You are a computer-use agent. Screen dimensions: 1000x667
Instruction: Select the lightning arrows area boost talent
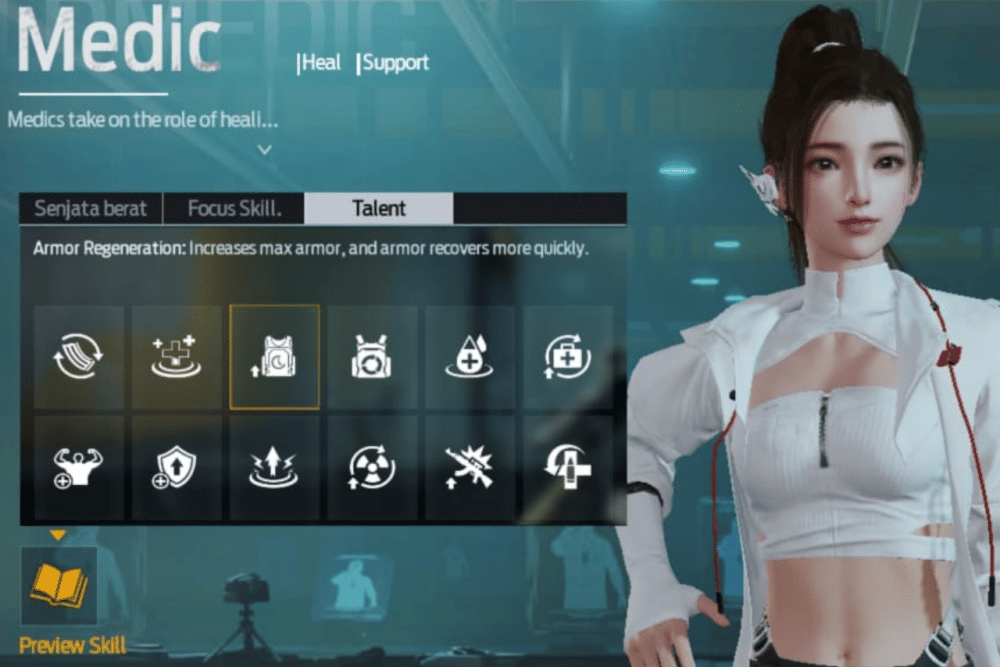(x=275, y=467)
